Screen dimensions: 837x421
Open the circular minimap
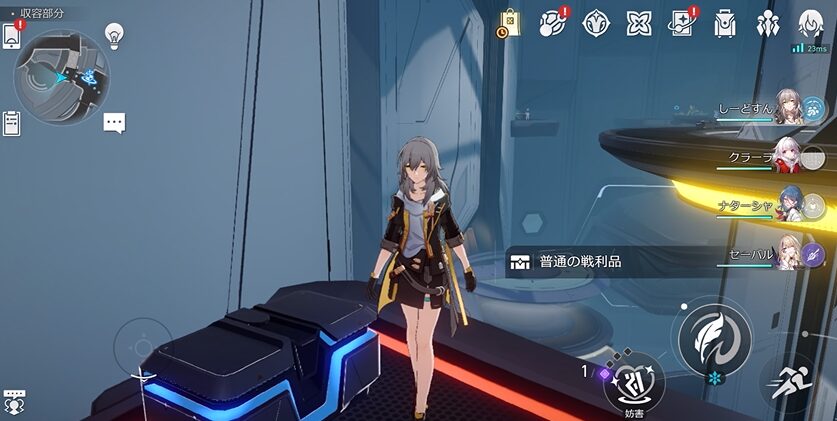coord(62,76)
